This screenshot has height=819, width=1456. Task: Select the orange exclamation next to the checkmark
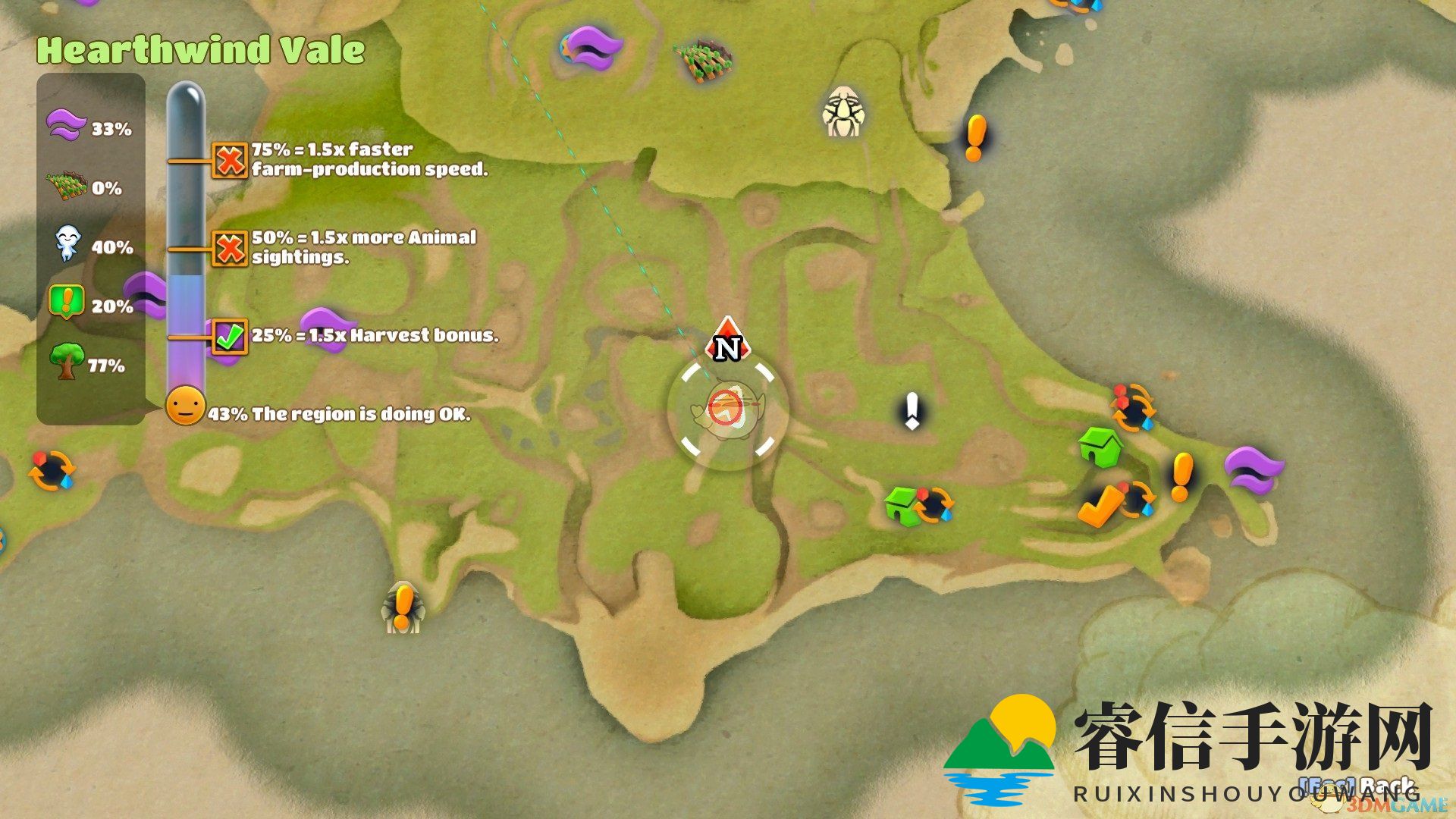[1181, 478]
